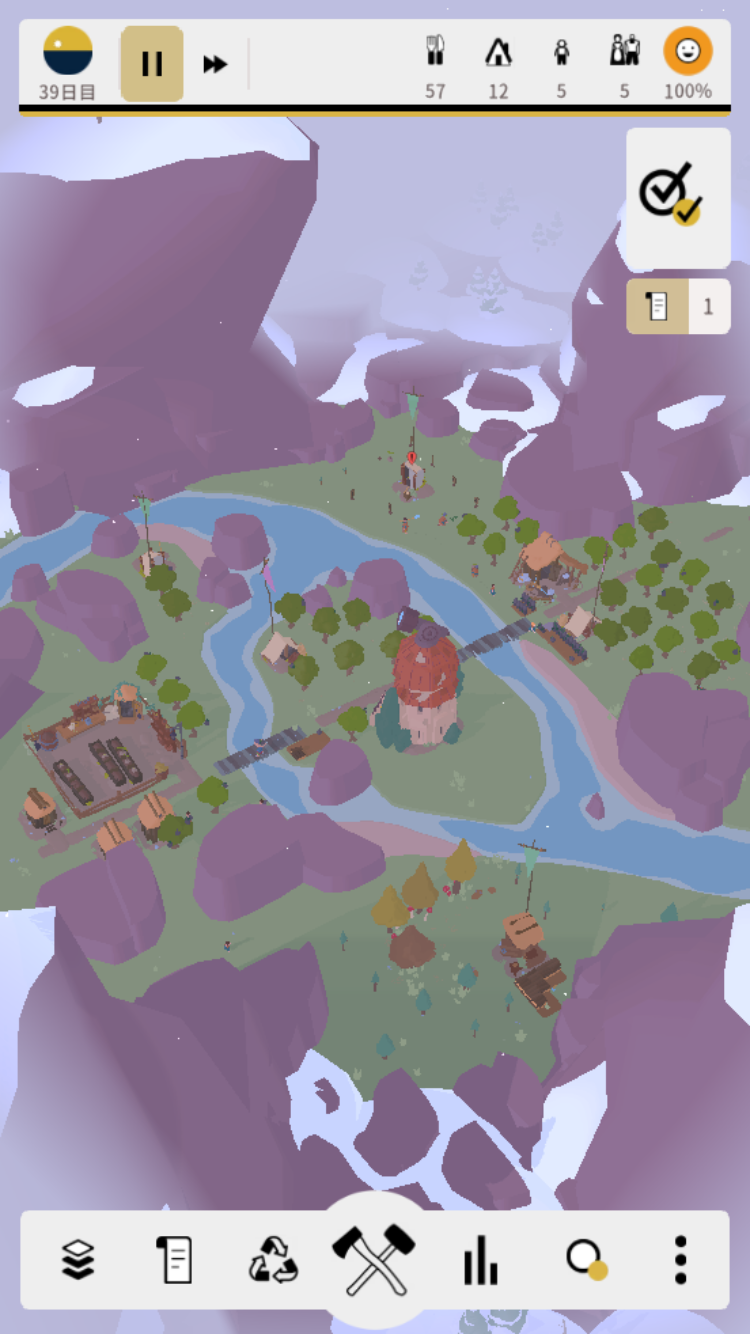The image size is (750, 1334).
Task: Select the recycle tool
Action: [273, 1259]
